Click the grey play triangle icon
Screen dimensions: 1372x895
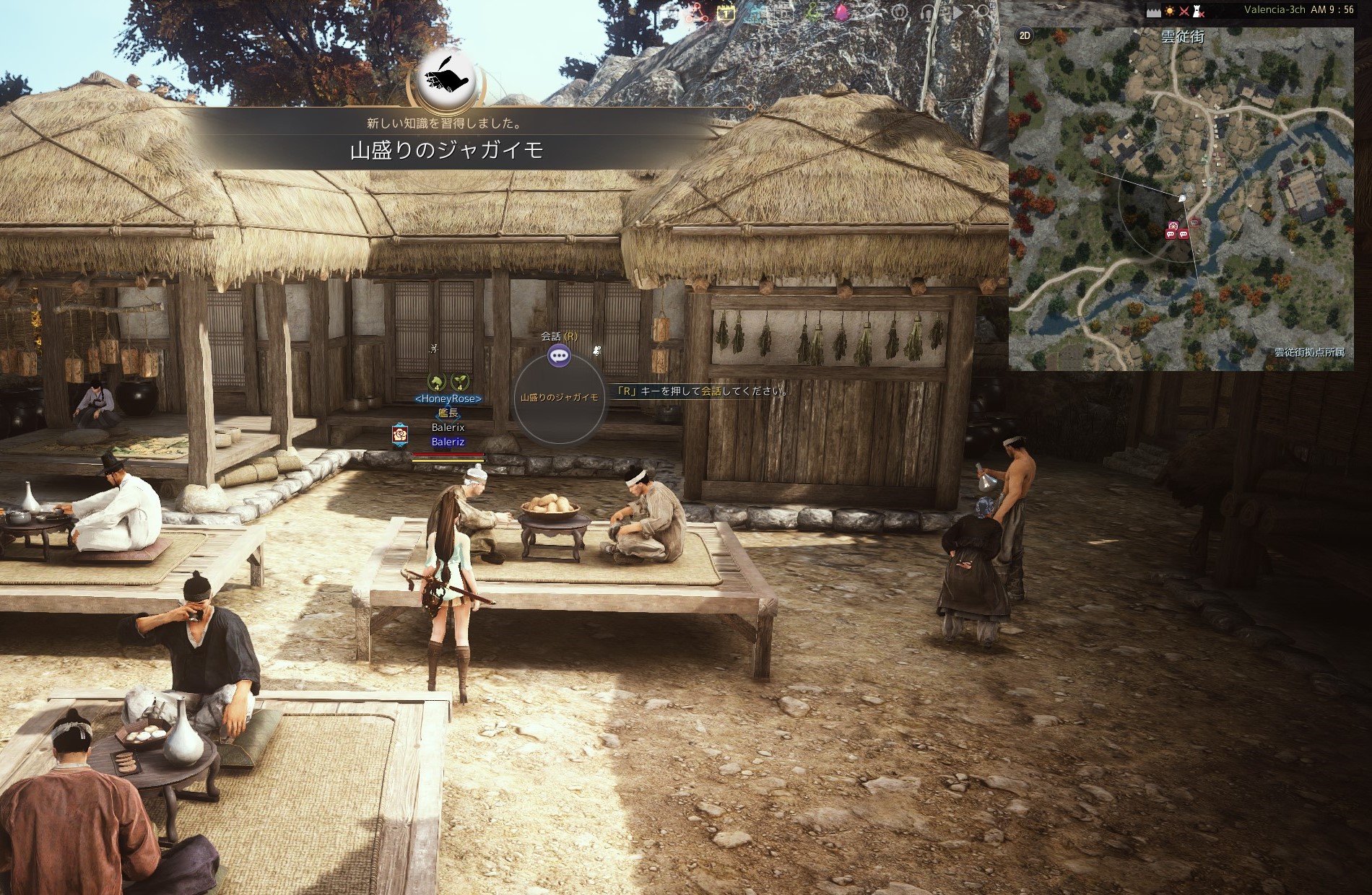[958, 12]
